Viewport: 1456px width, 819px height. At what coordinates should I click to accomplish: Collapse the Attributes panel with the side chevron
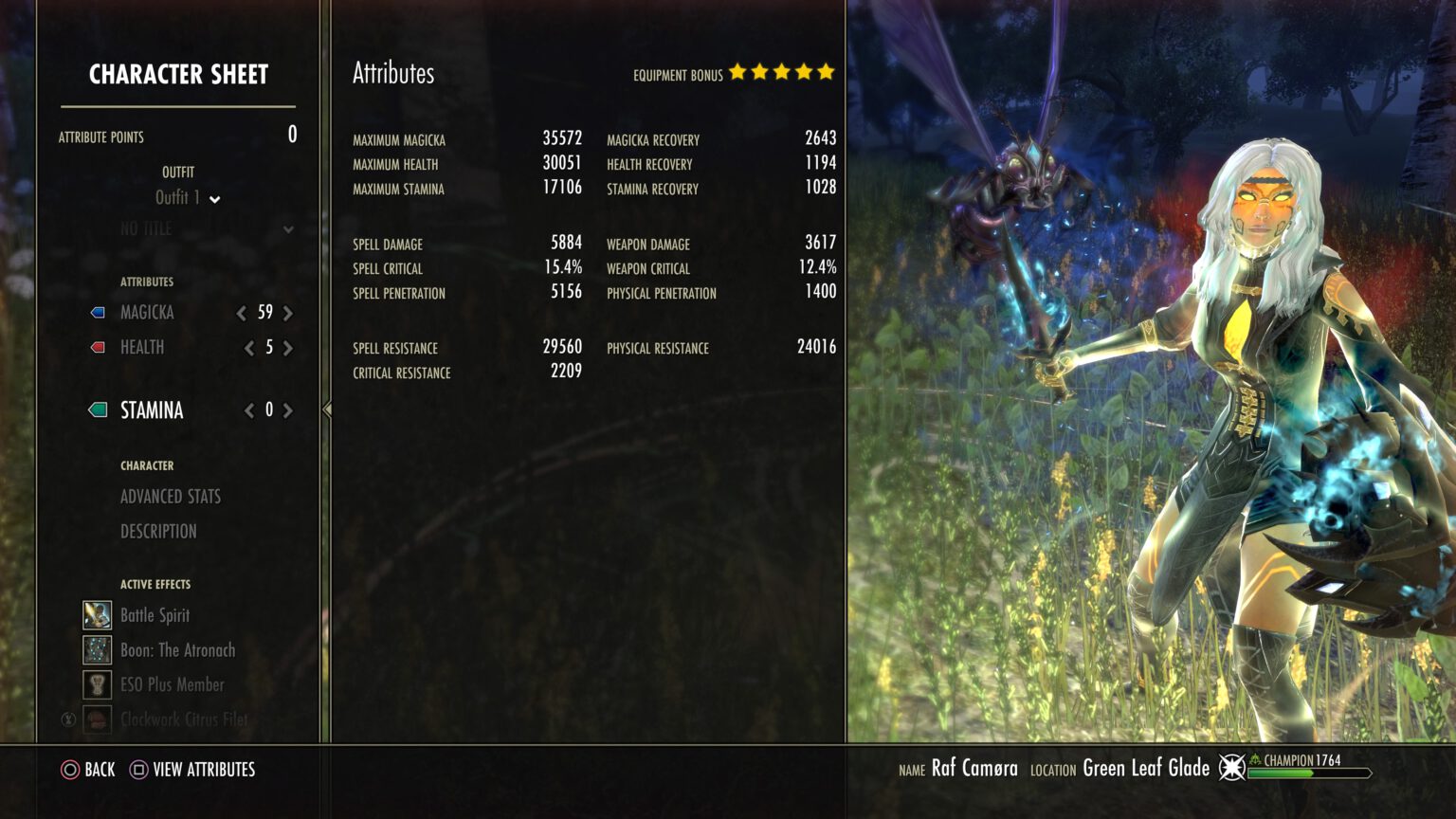pos(326,409)
